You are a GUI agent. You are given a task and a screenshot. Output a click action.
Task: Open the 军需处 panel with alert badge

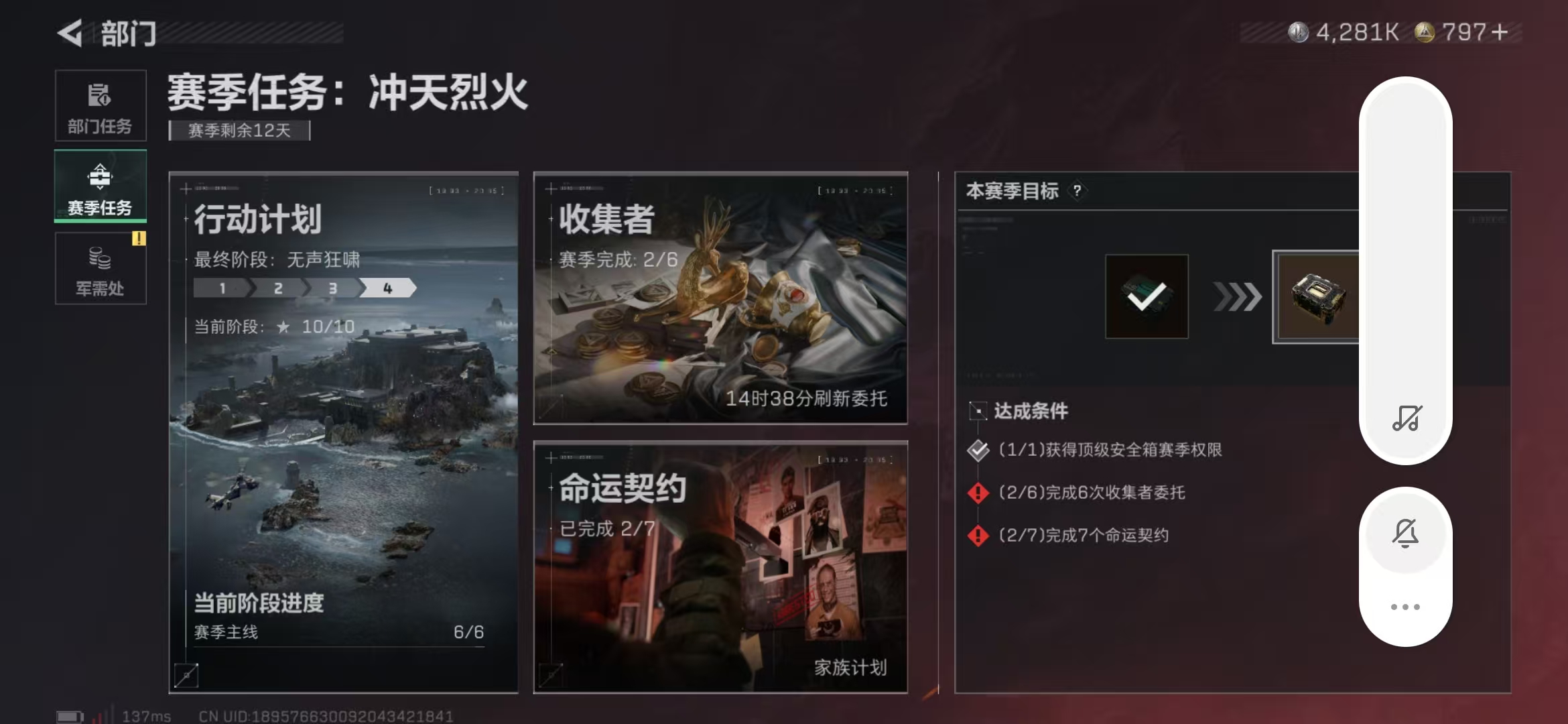100,269
